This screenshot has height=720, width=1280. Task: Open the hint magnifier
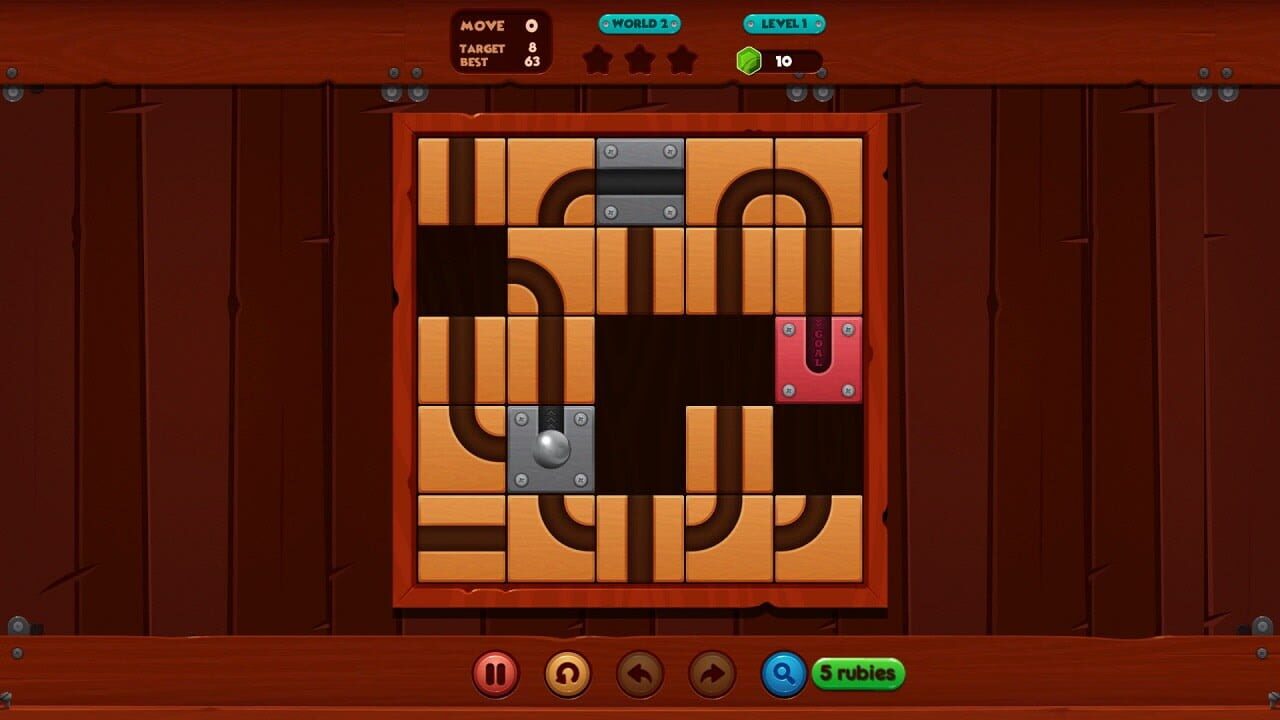pos(783,675)
